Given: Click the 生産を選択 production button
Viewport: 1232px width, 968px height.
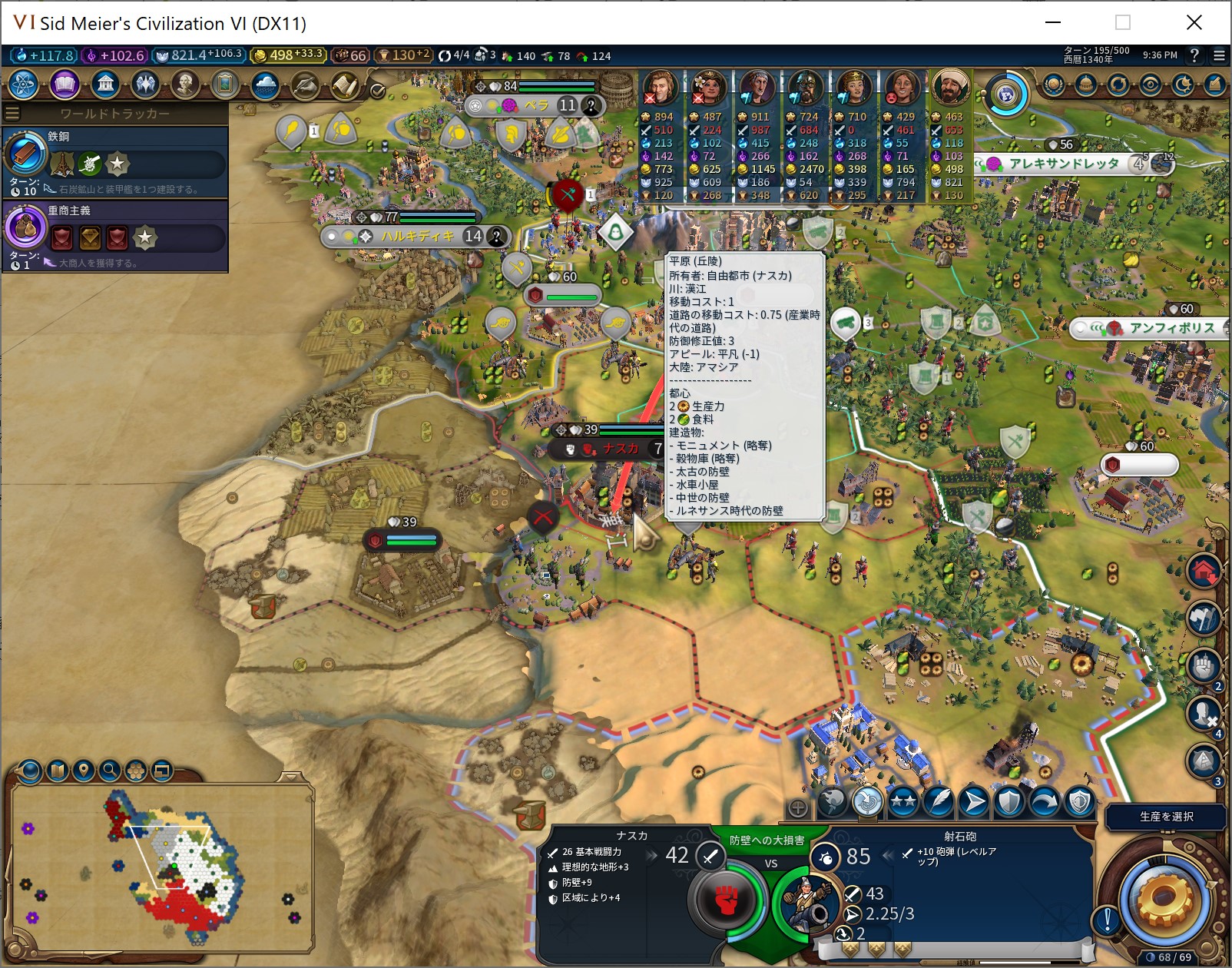Looking at the screenshot, I should click(1166, 817).
